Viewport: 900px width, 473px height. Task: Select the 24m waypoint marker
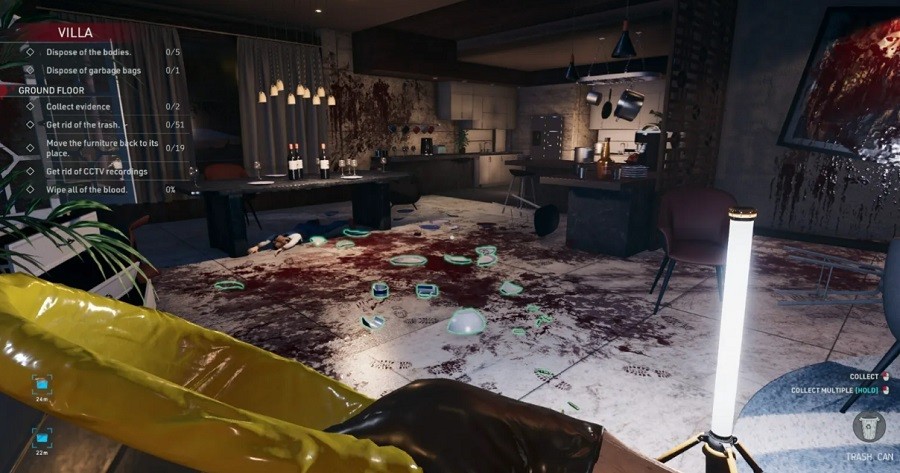pyautogui.click(x=42, y=383)
